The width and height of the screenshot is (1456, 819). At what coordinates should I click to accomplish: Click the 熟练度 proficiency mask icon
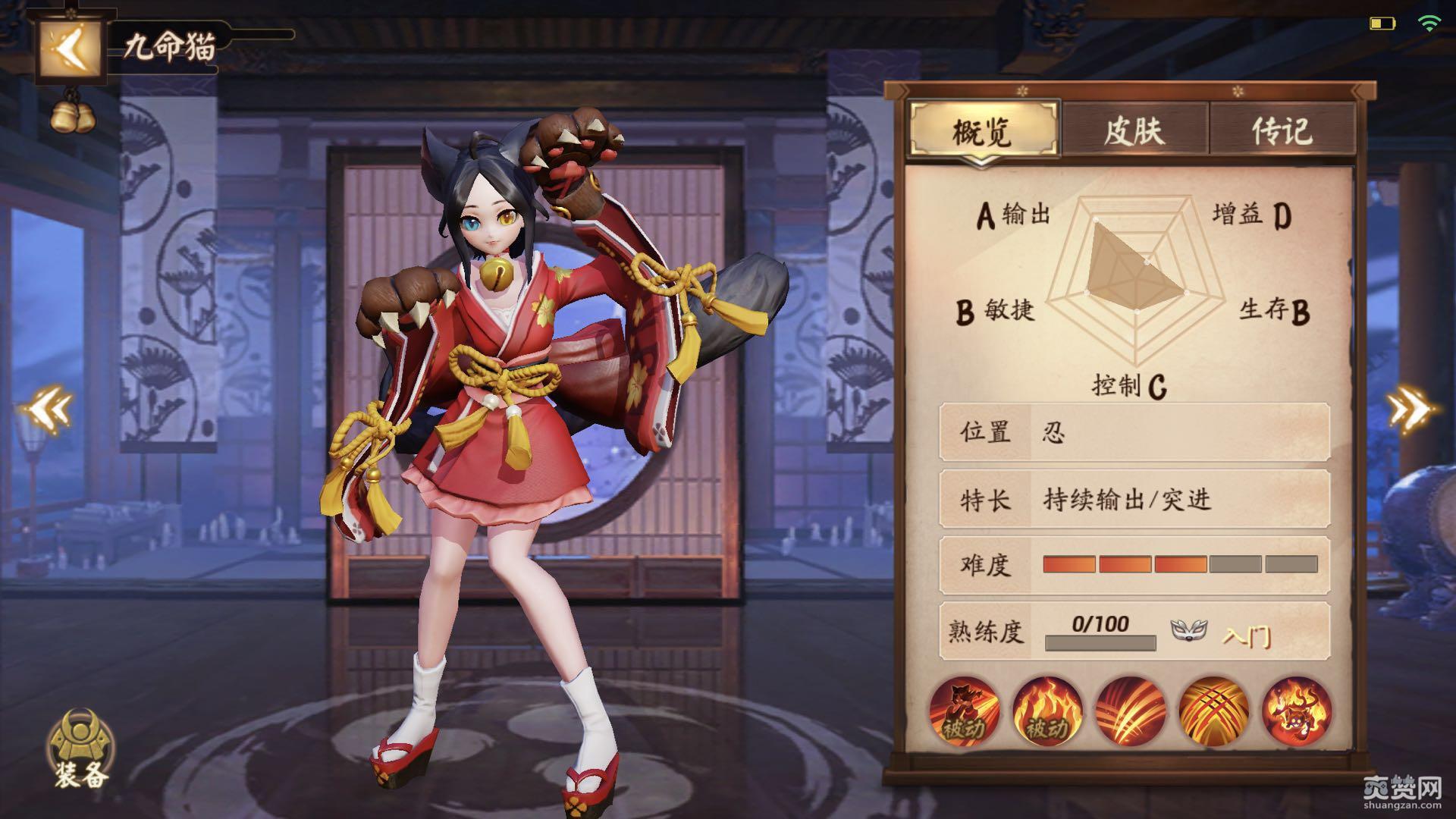click(1188, 629)
